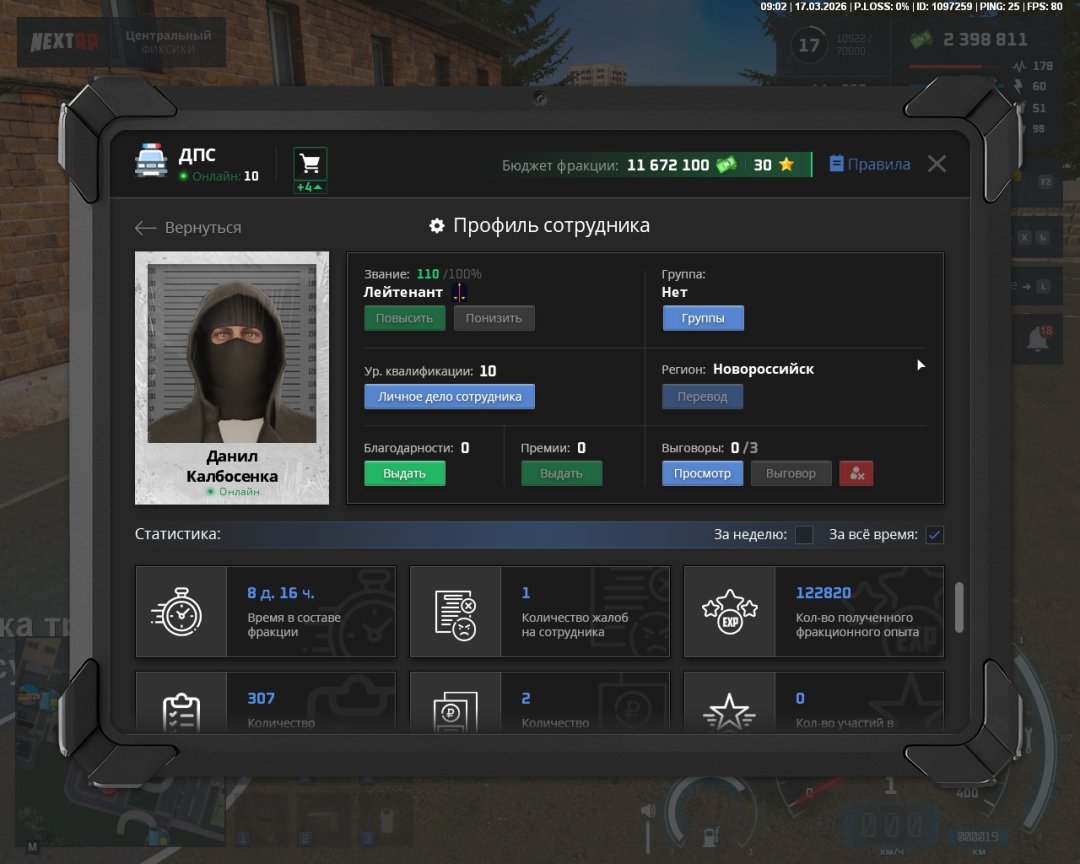Click the Перевод region transfer button
This screenshot has width=1080, height=864.
703,397
